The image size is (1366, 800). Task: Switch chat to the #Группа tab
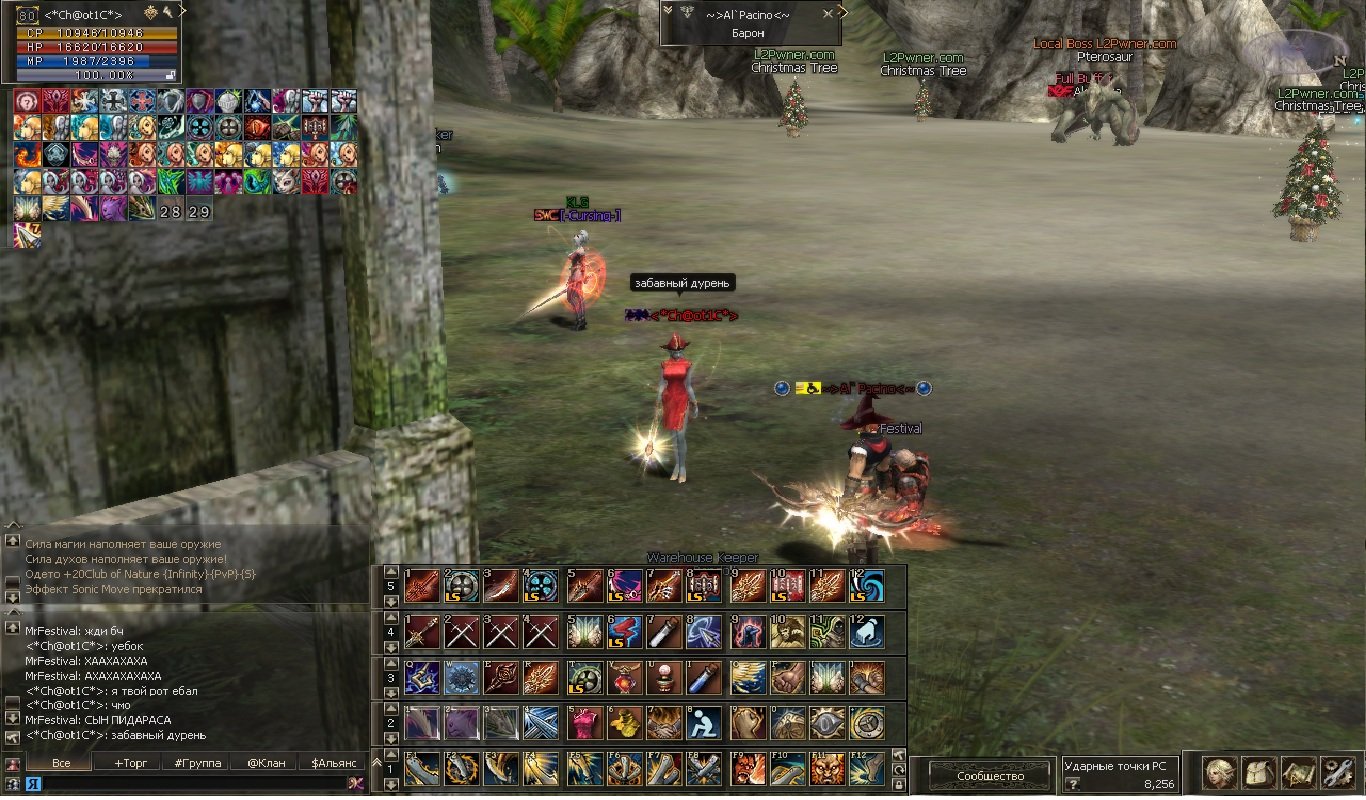[197, 763]
